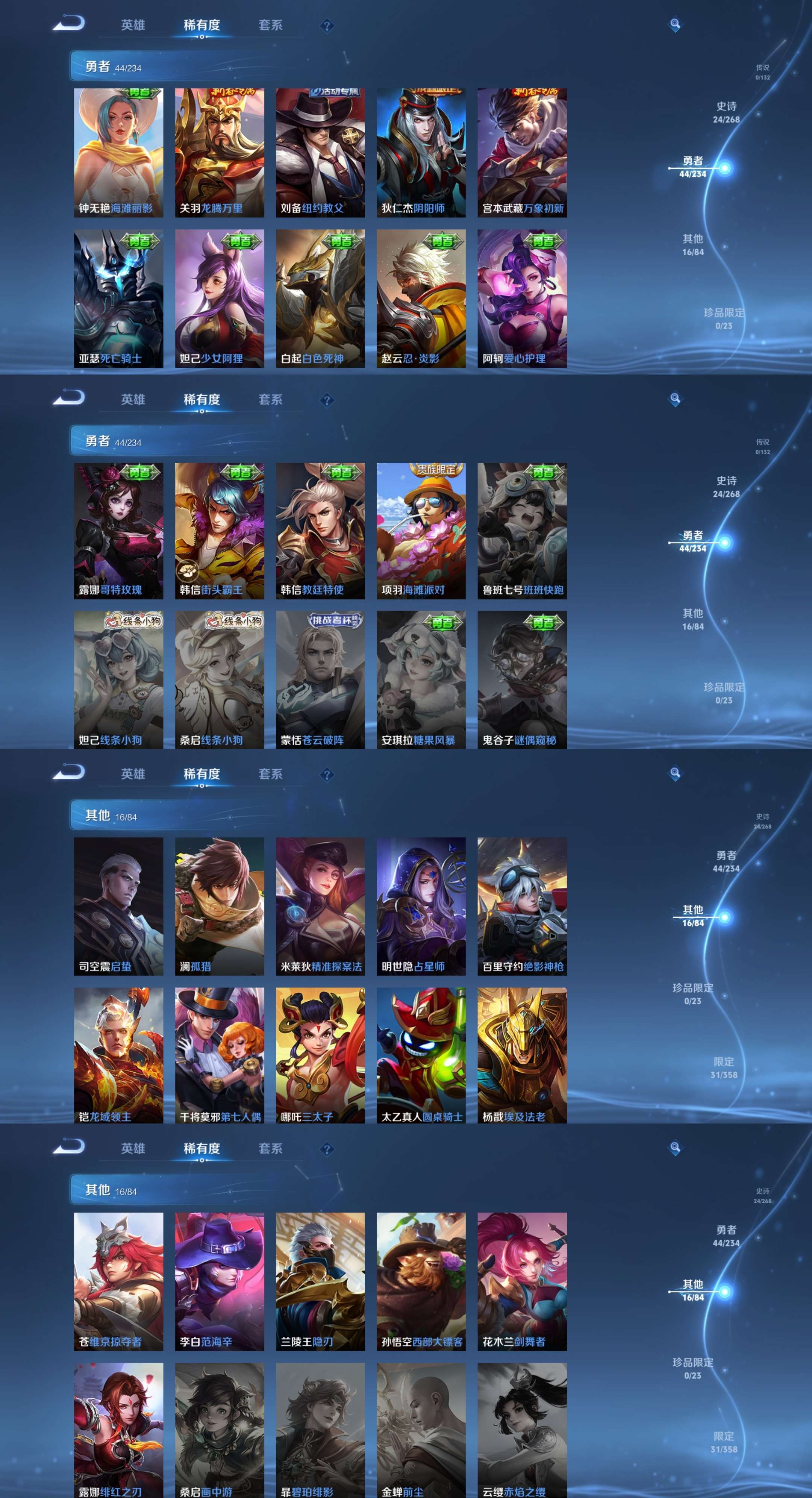The width and height of the screenshot is (812, 1498).
Task: Click the 孙悟空 西部大镖客 skin card
Action: 421,1281
